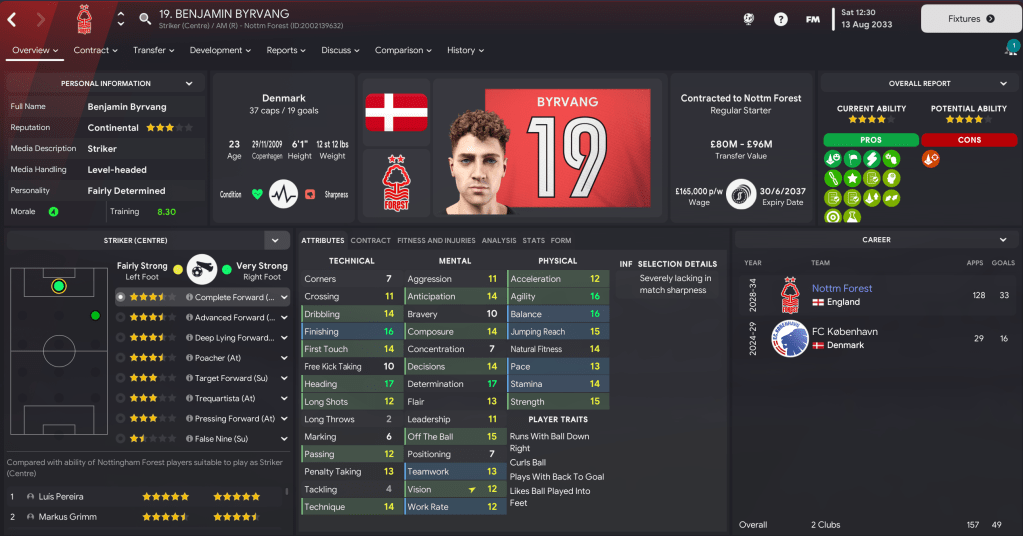The image size is (1023, 536).
Task: Open the Discuss menu
Action: pyautogui.click(x=341, y=50)
